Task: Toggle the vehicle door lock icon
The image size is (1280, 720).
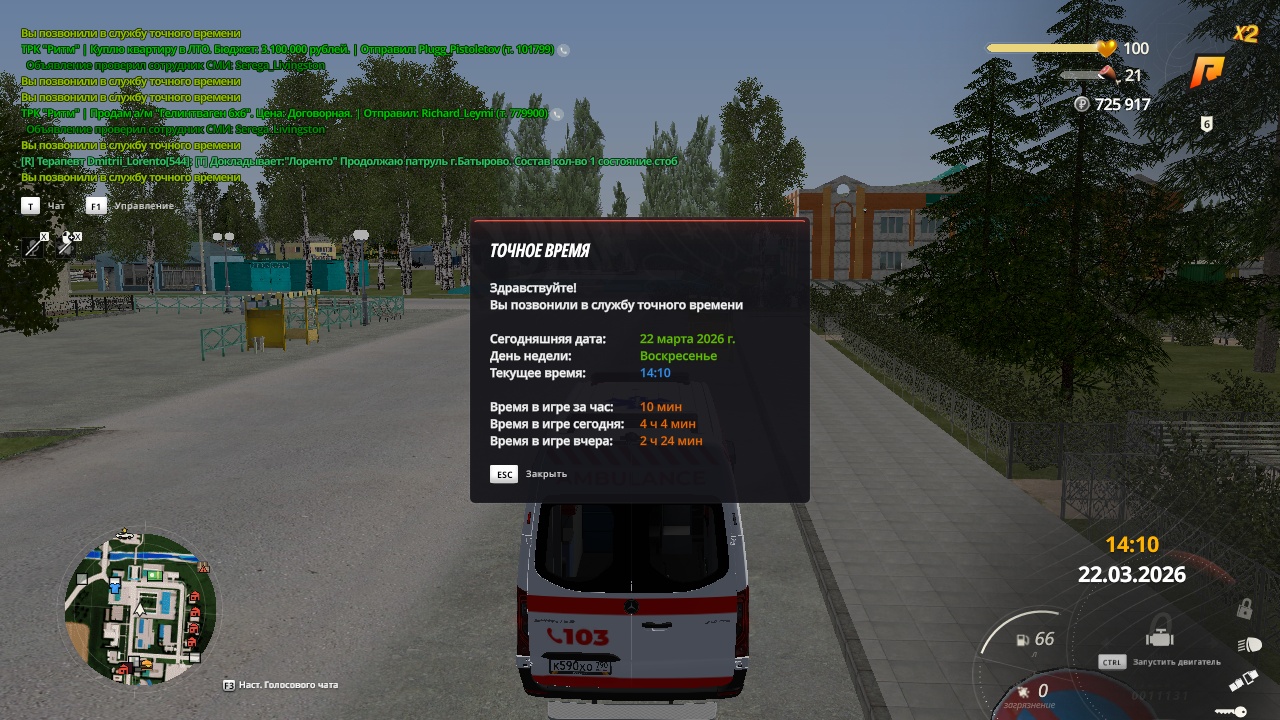Action: [1245, 608]
